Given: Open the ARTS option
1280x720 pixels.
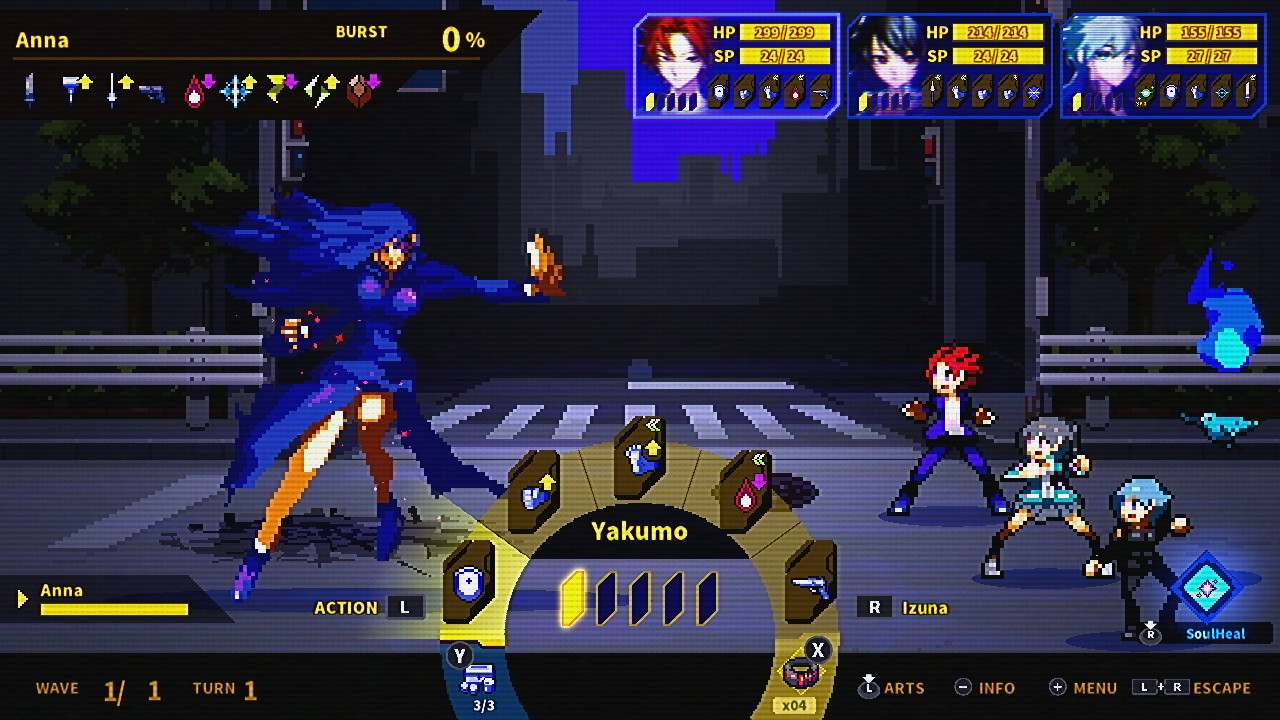Looking at the screenshot, I should (892, 688).
